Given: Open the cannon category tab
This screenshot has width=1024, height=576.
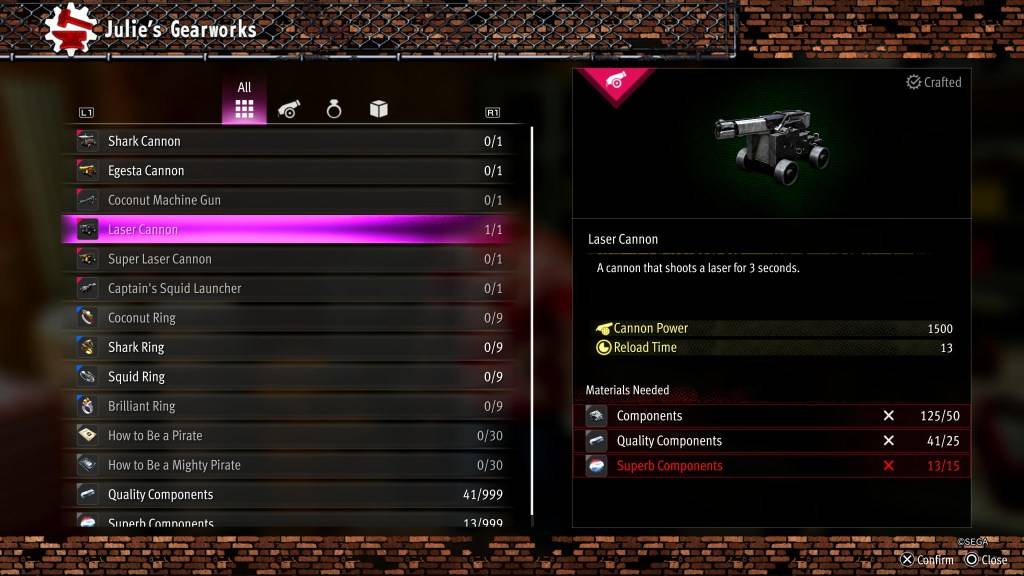Looking at the screenshot, I should coord(289,110).
